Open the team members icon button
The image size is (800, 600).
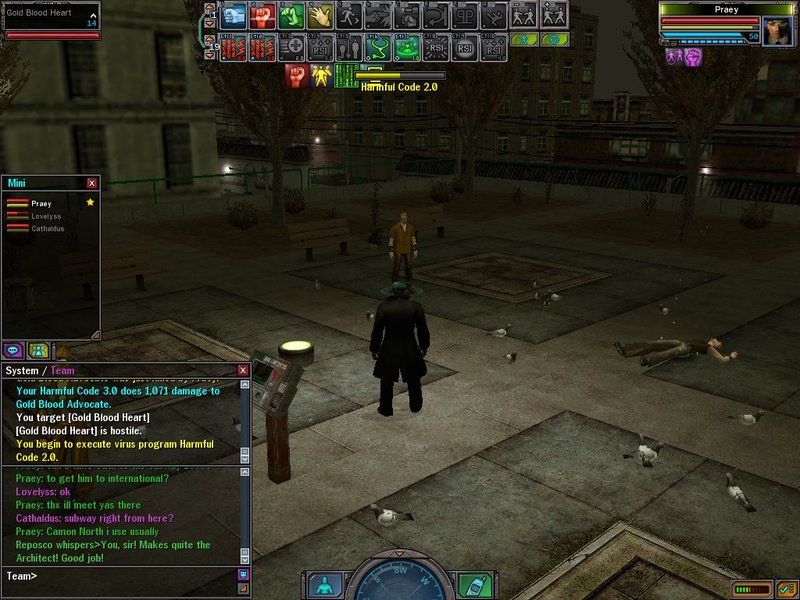38,350
